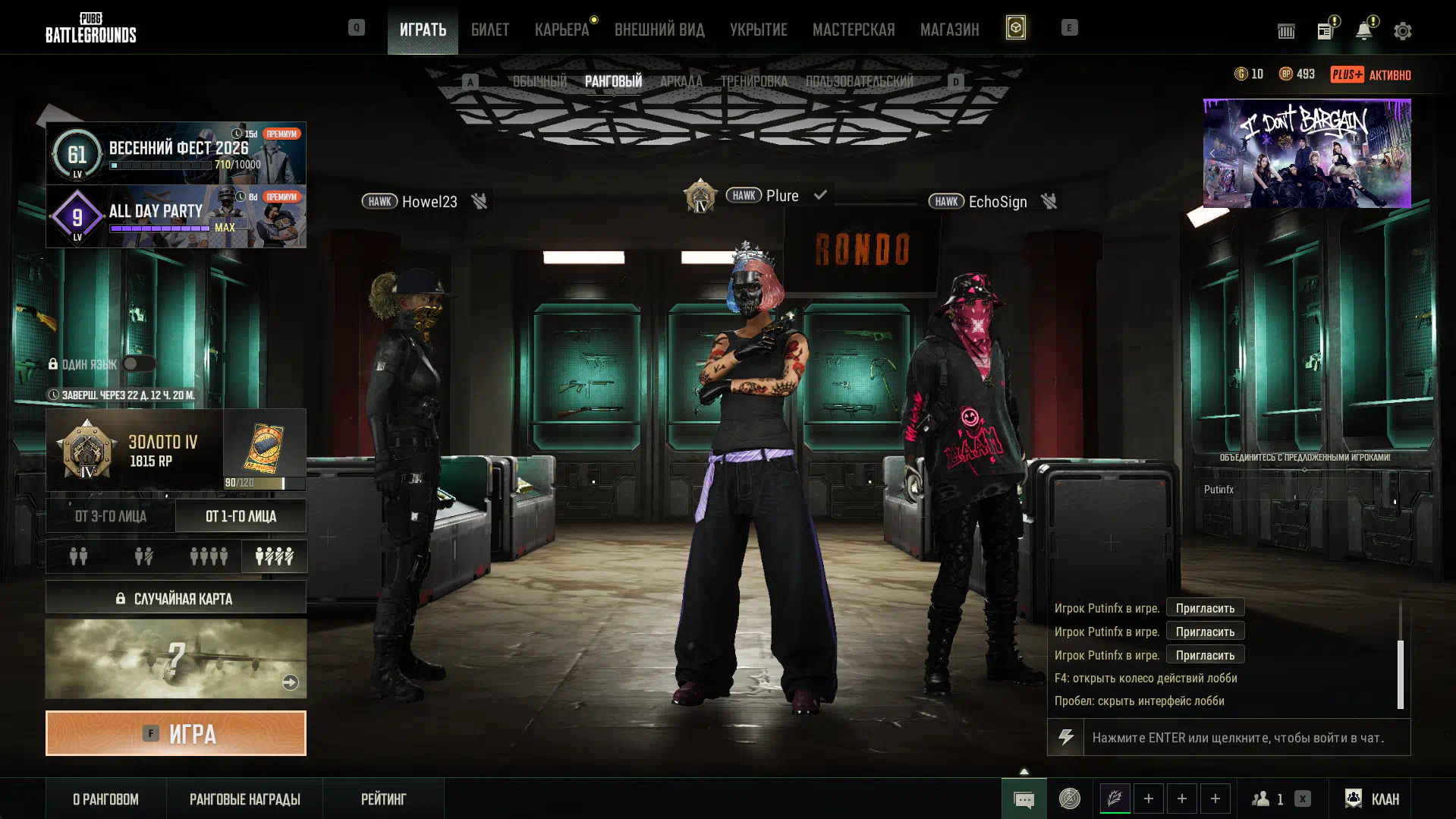
Task: Open the СЛУЧАЙНАЯ КАРТА map selection
Action: 175,598
